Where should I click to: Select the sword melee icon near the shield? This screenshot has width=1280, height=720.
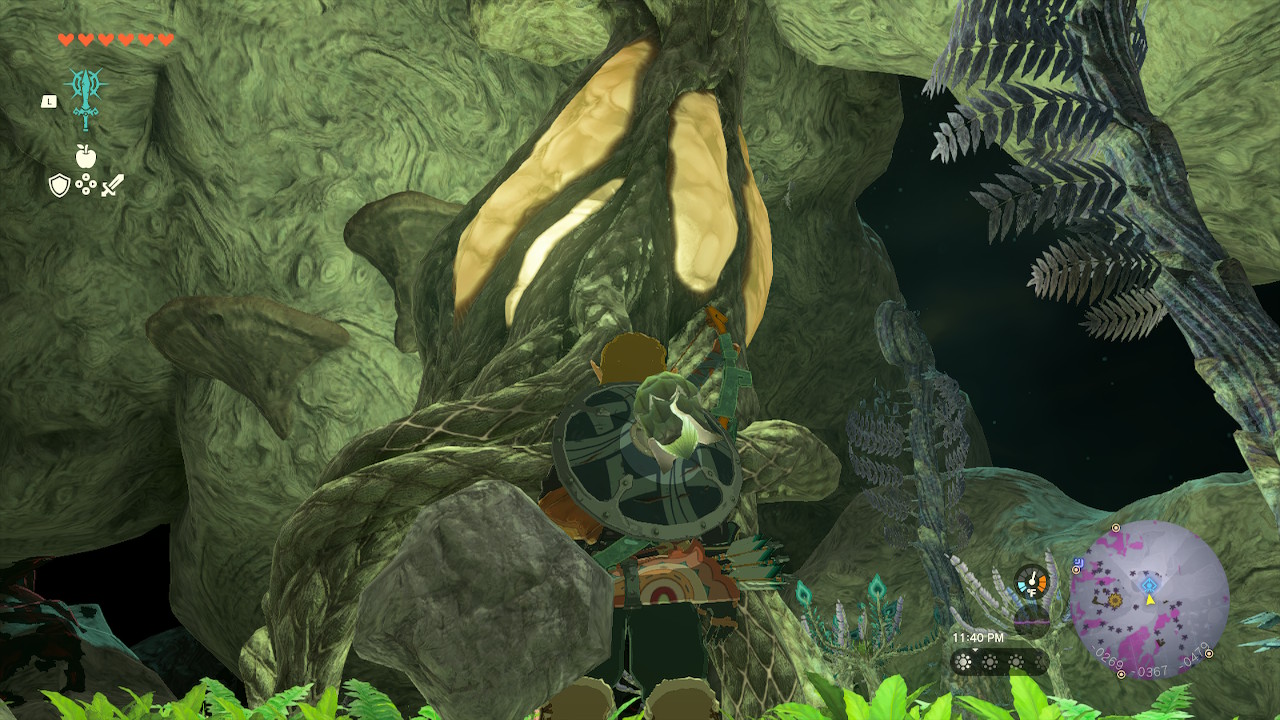click(113, 183)
